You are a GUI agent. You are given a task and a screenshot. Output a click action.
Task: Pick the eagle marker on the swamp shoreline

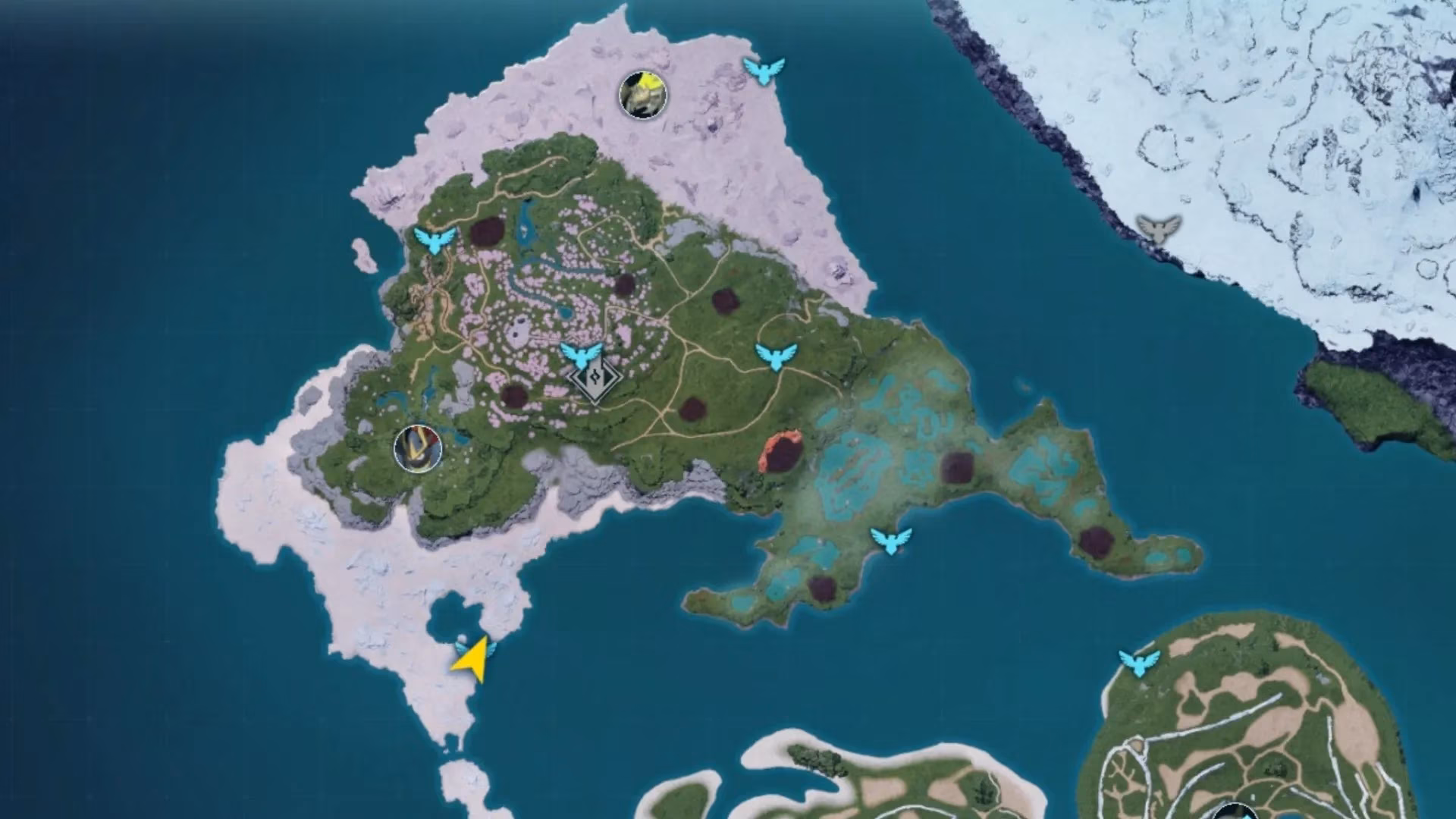click(891, 540)
